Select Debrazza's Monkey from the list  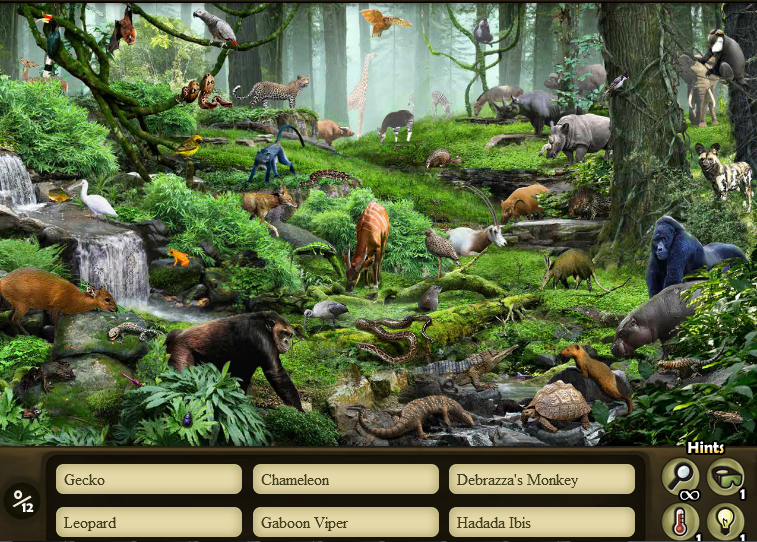tap(542, 479)
